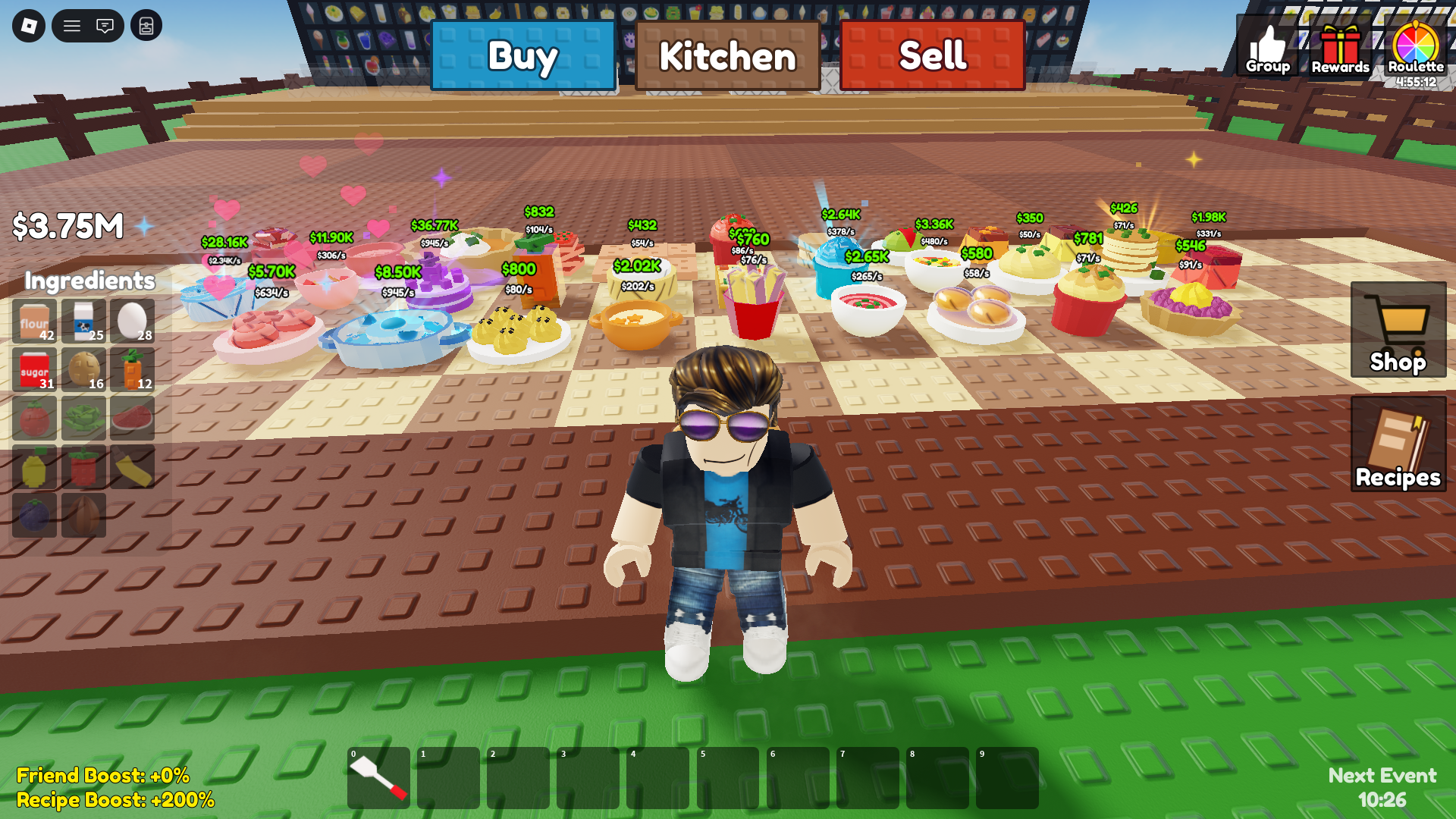The width and height of the screenshot is (1456, 819).
Task: Select the milk carton ingredient
Action: point(83,322)
